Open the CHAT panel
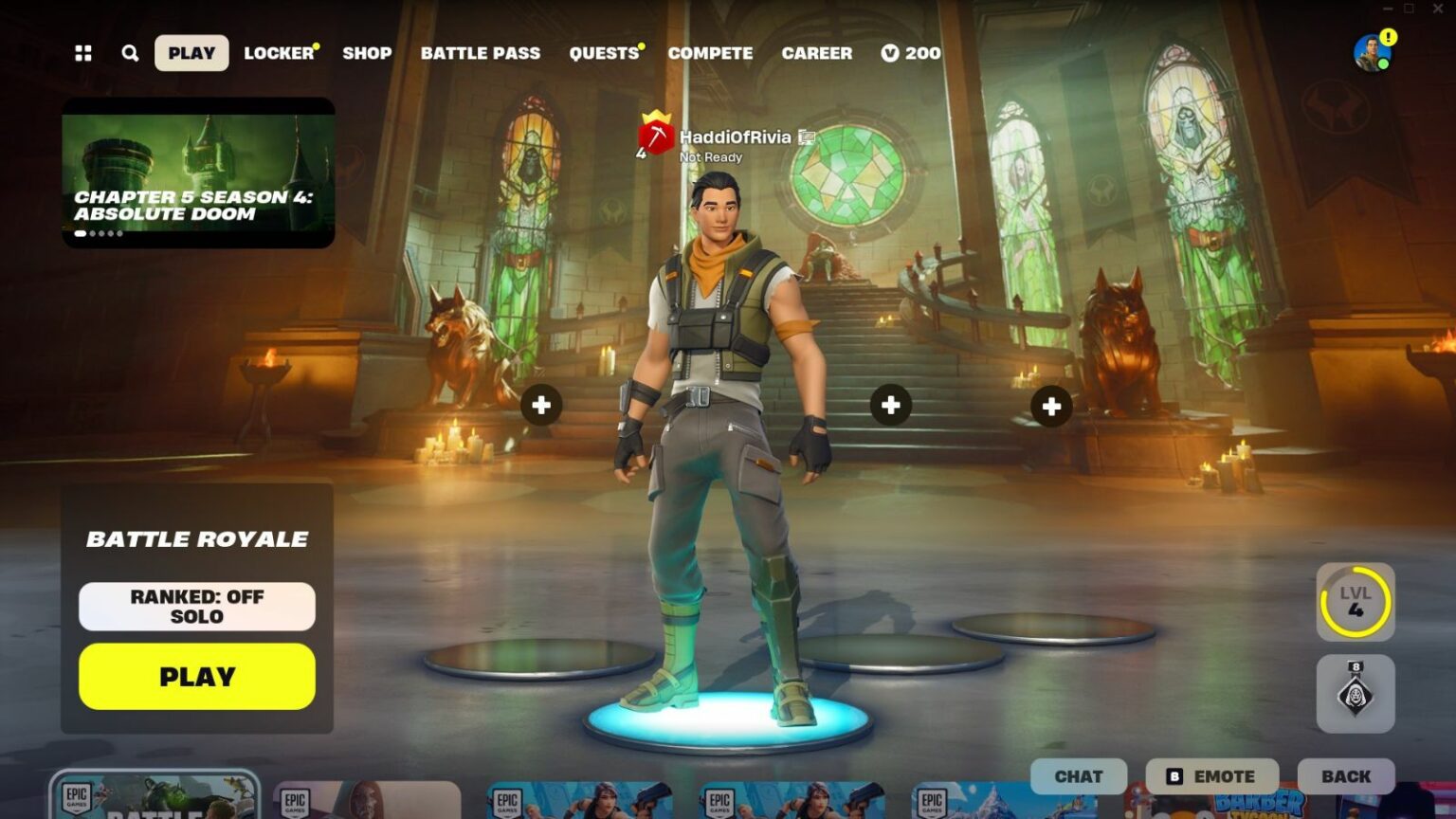The width and height of the screenshot is (1456, 819). (1079, 775)
